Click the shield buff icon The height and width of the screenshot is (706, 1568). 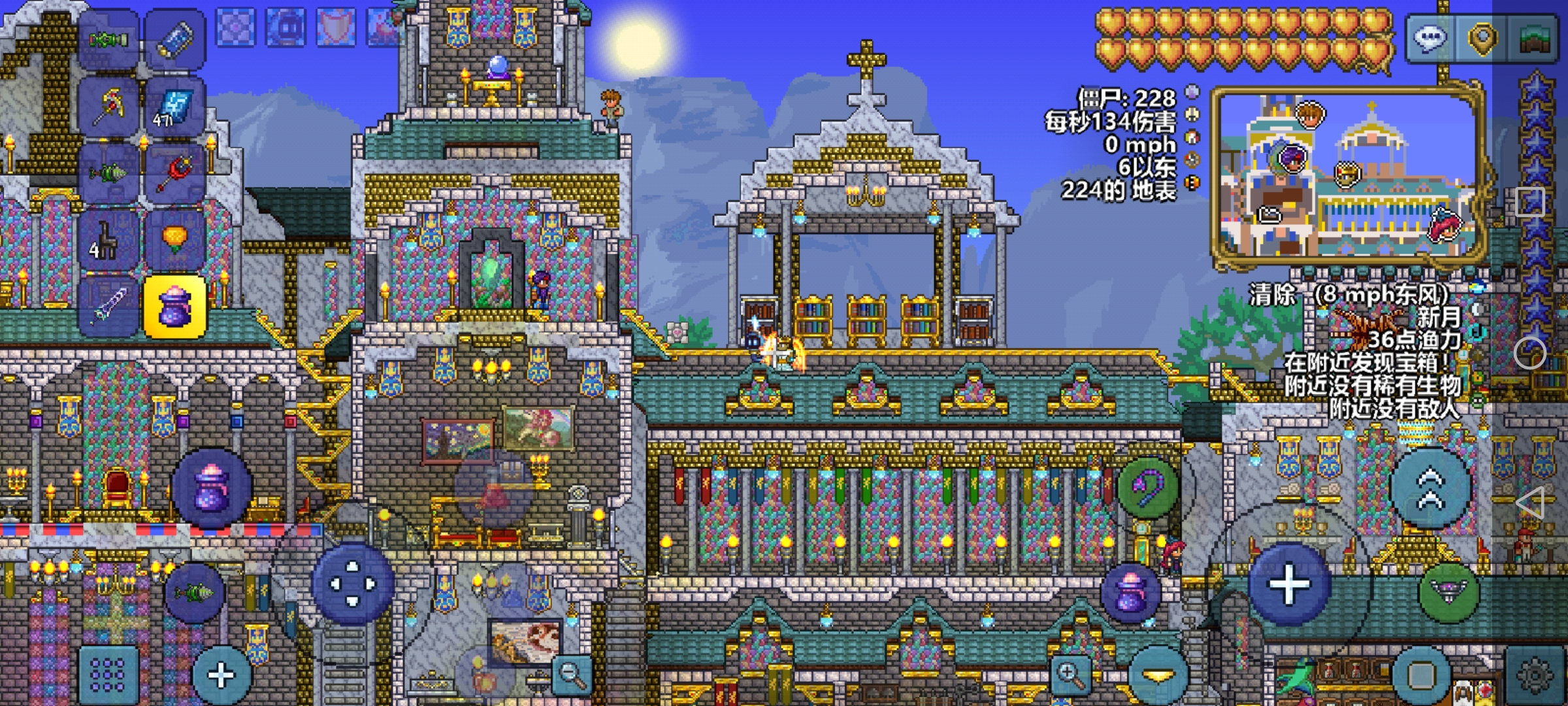click(336, 27)
